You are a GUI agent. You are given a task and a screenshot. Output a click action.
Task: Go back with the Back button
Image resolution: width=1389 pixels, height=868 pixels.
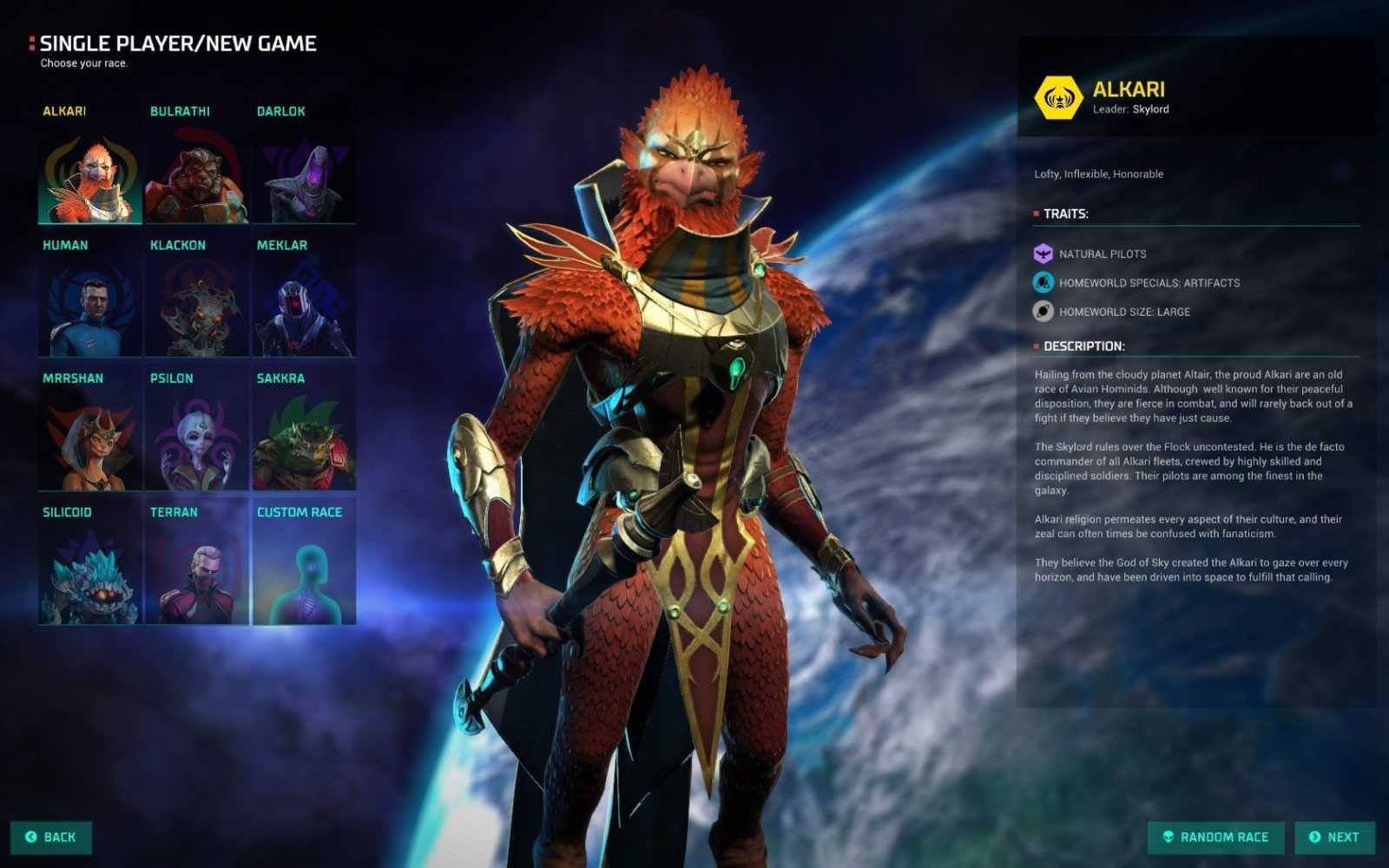click(51, 837)
